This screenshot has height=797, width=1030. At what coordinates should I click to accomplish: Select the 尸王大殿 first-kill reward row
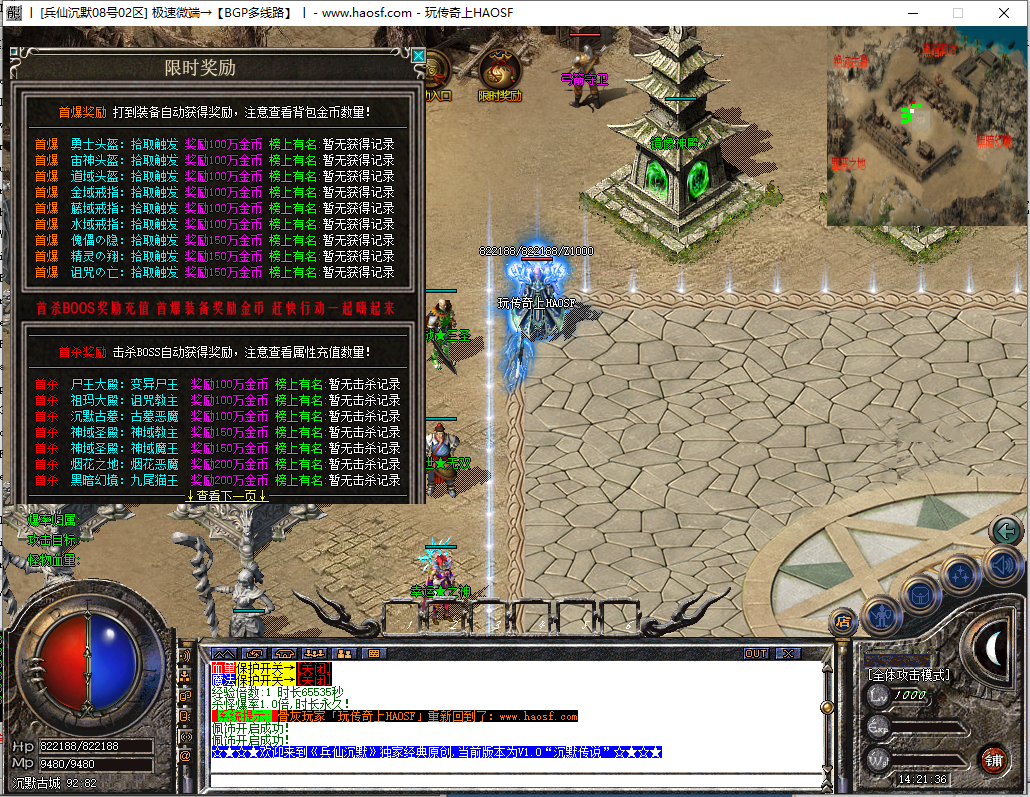point(216,384)
